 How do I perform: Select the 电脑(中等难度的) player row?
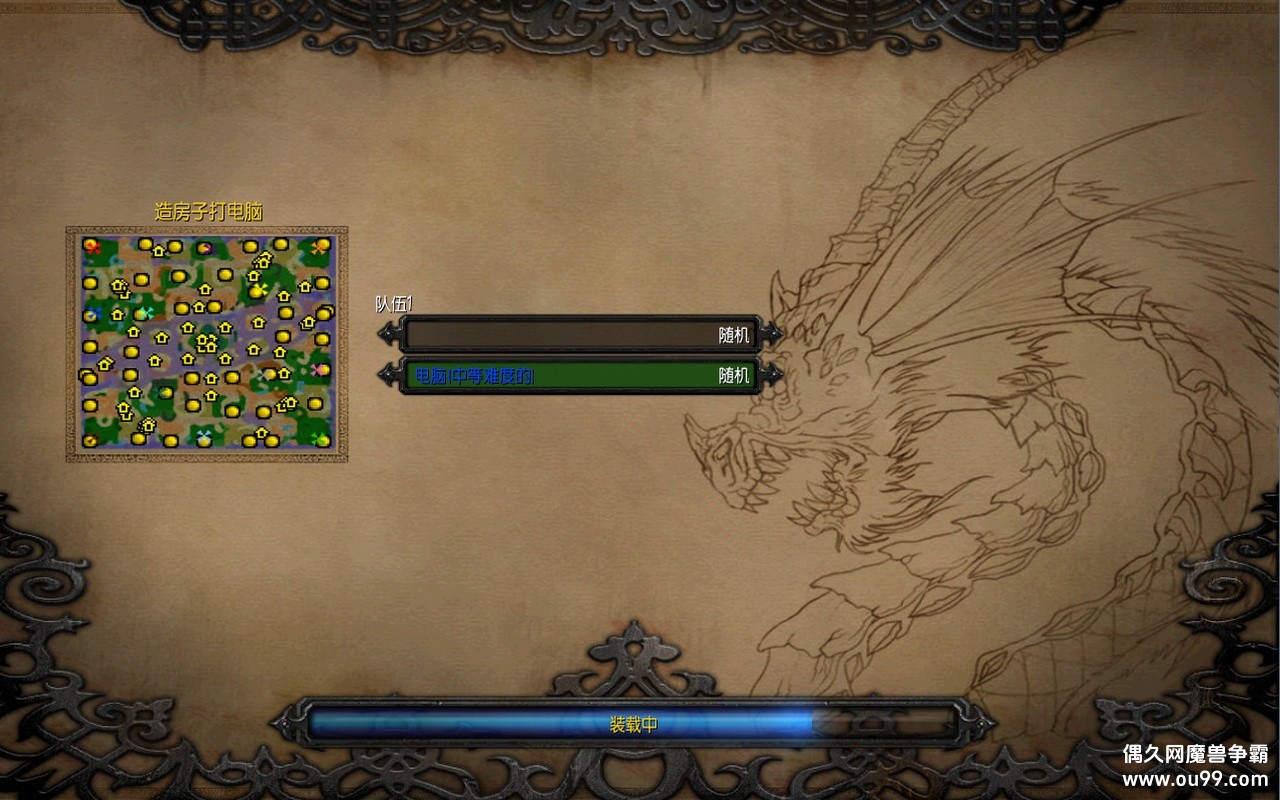click(580, 376)
